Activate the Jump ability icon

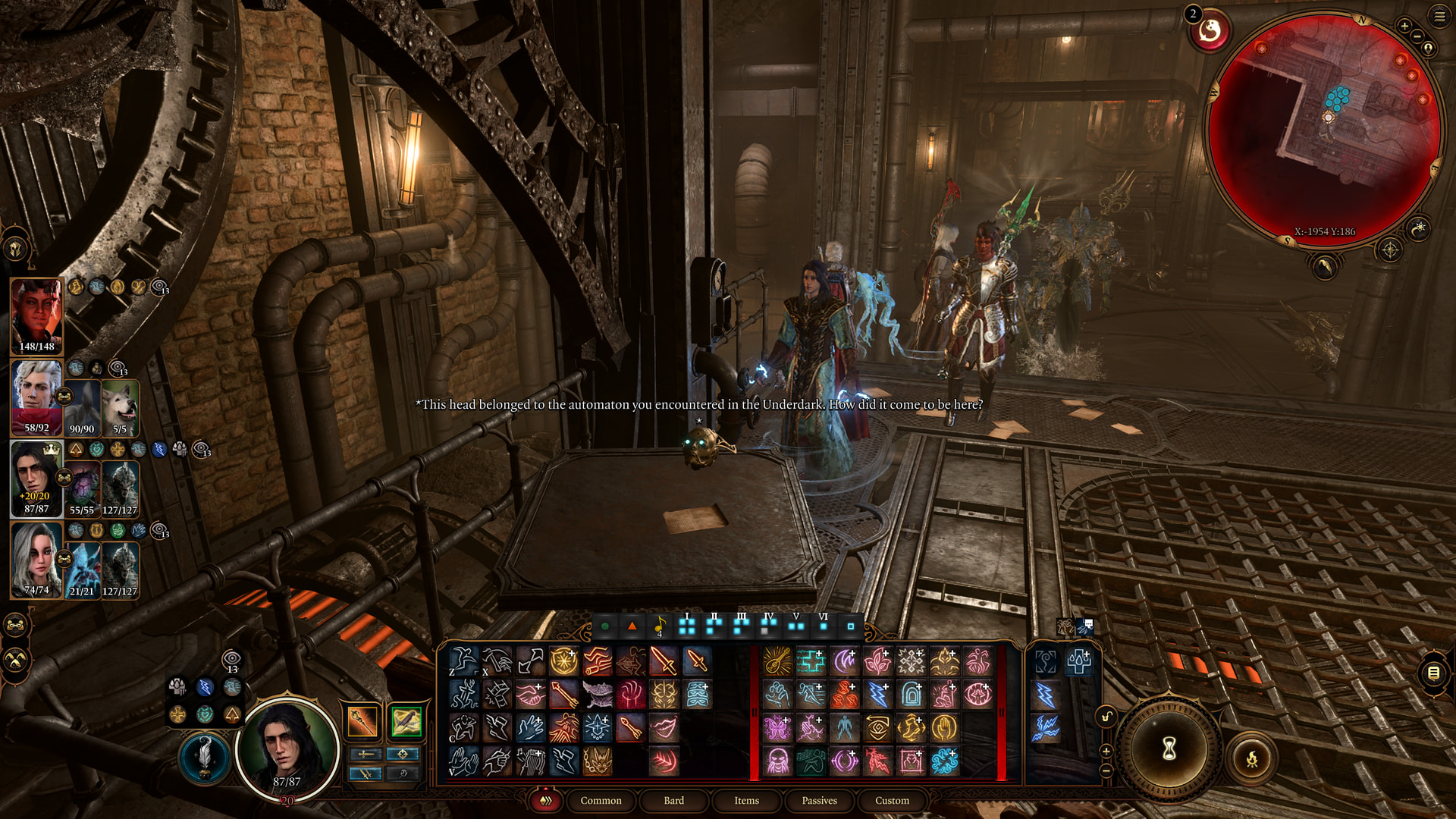tap(463, 661)
